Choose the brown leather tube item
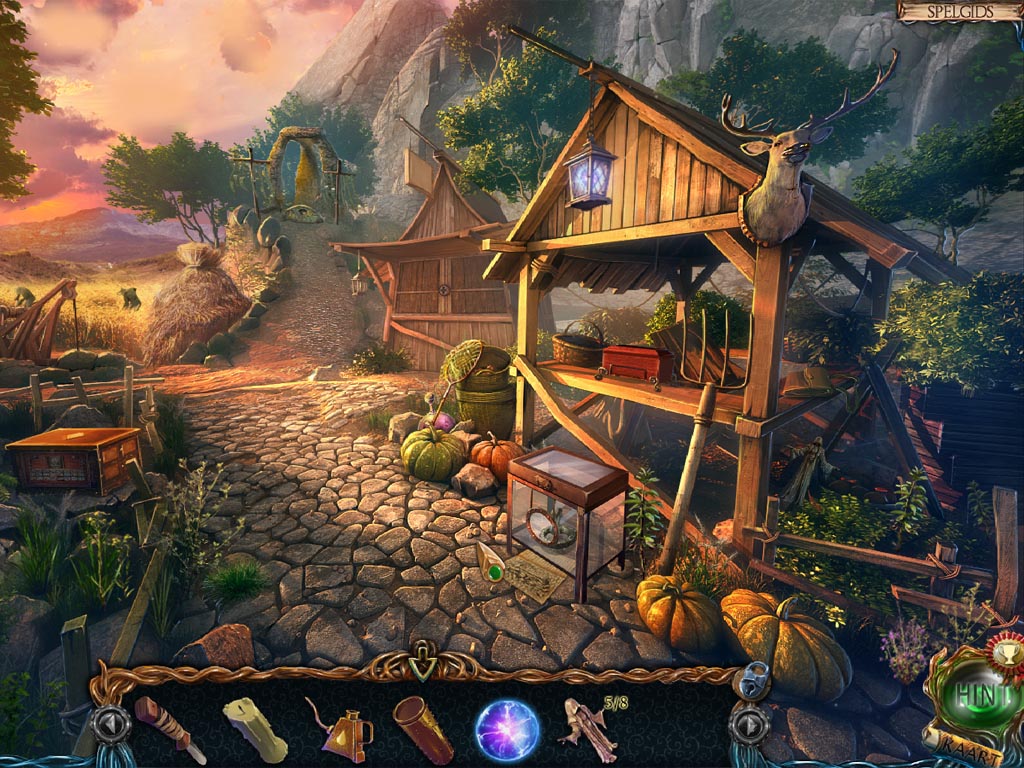 click(x=423, y=729)
